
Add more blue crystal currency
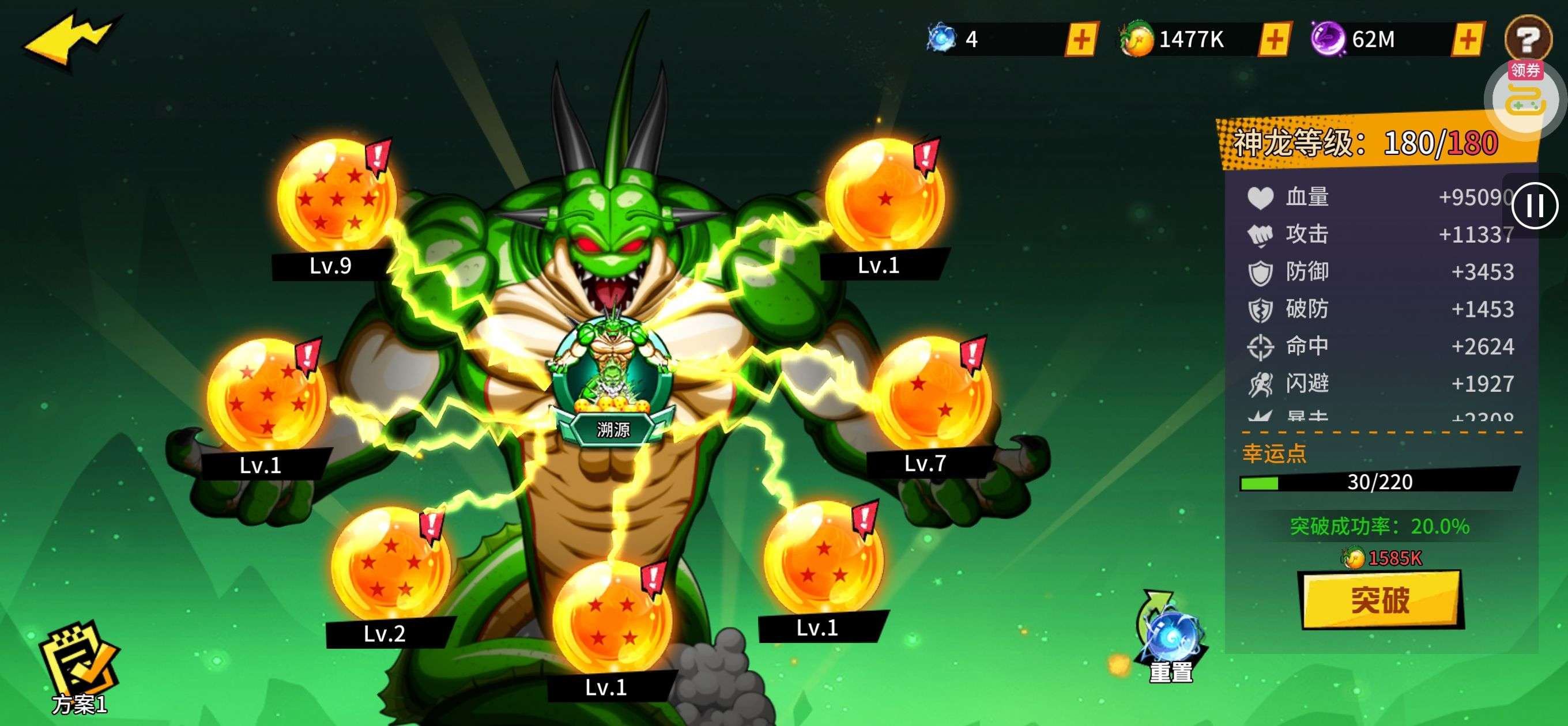click(1081, 40)
